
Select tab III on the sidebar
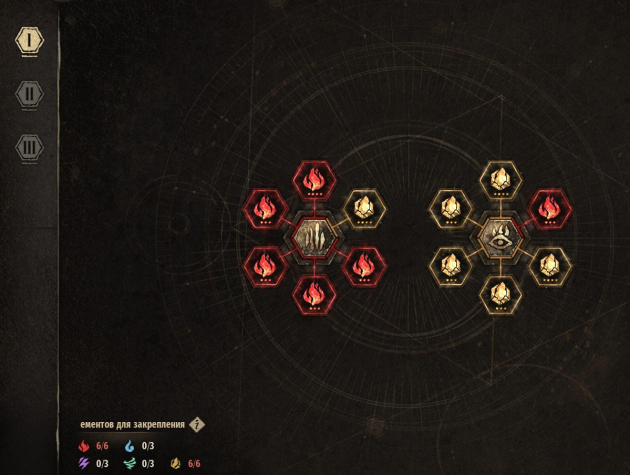(29, 147)
